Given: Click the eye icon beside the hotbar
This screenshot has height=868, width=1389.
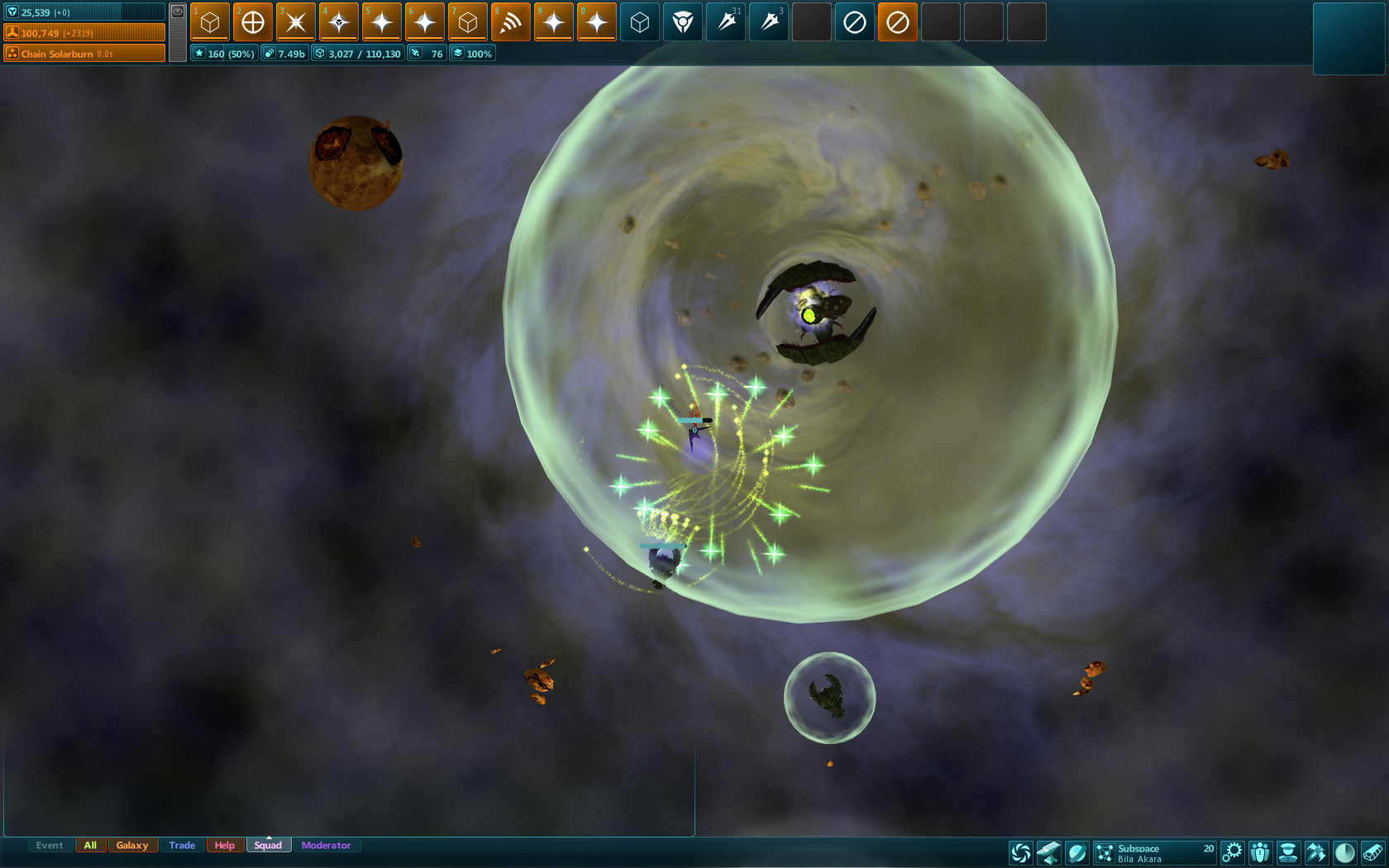Looking at the screenshot, I should coord(178,12).
